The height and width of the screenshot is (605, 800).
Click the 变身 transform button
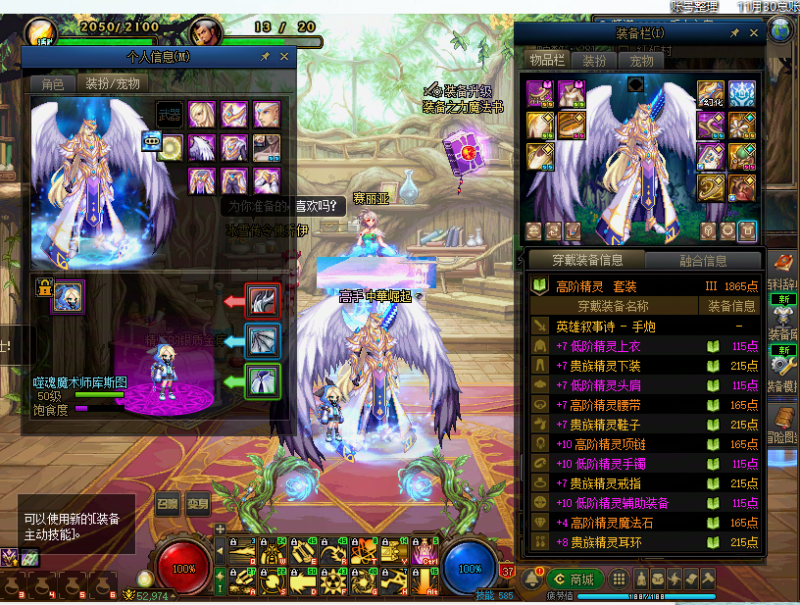tap(198, 504)
